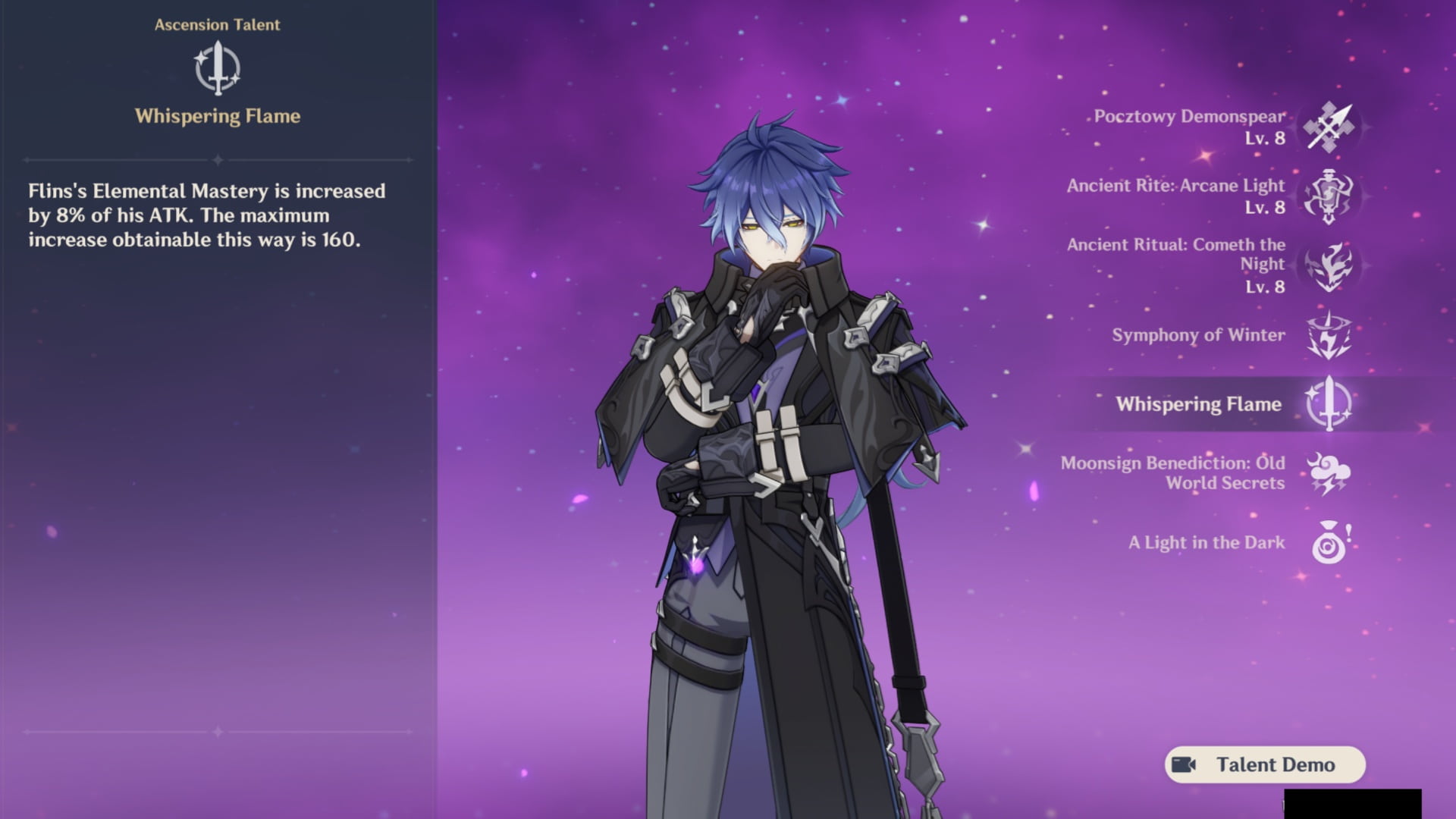Open the A Light in the Dark talent
Image resolution: width=1456 pixels, height=819 pixels.
1329,543
